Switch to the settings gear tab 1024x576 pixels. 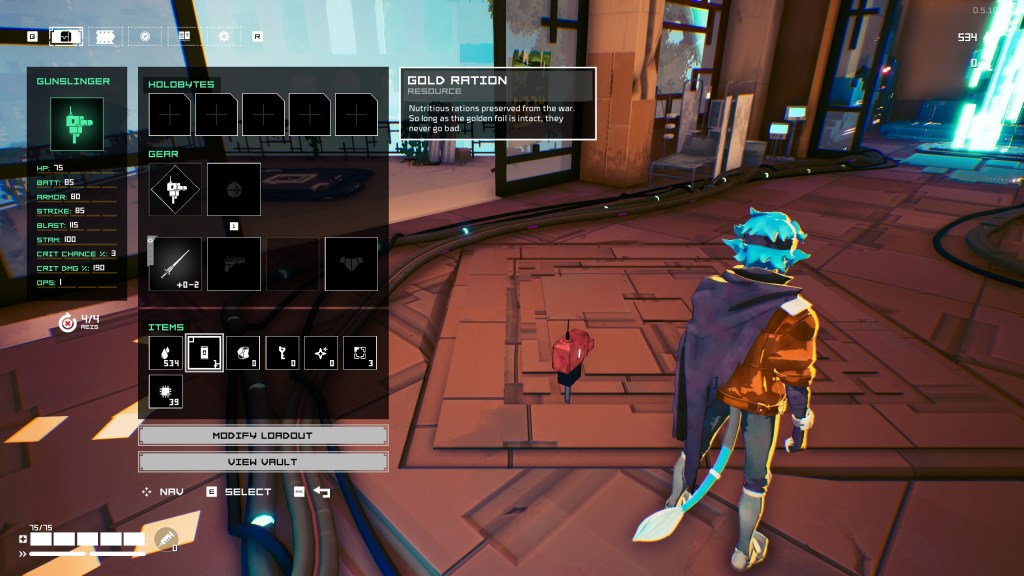click(x=223, y=36)
